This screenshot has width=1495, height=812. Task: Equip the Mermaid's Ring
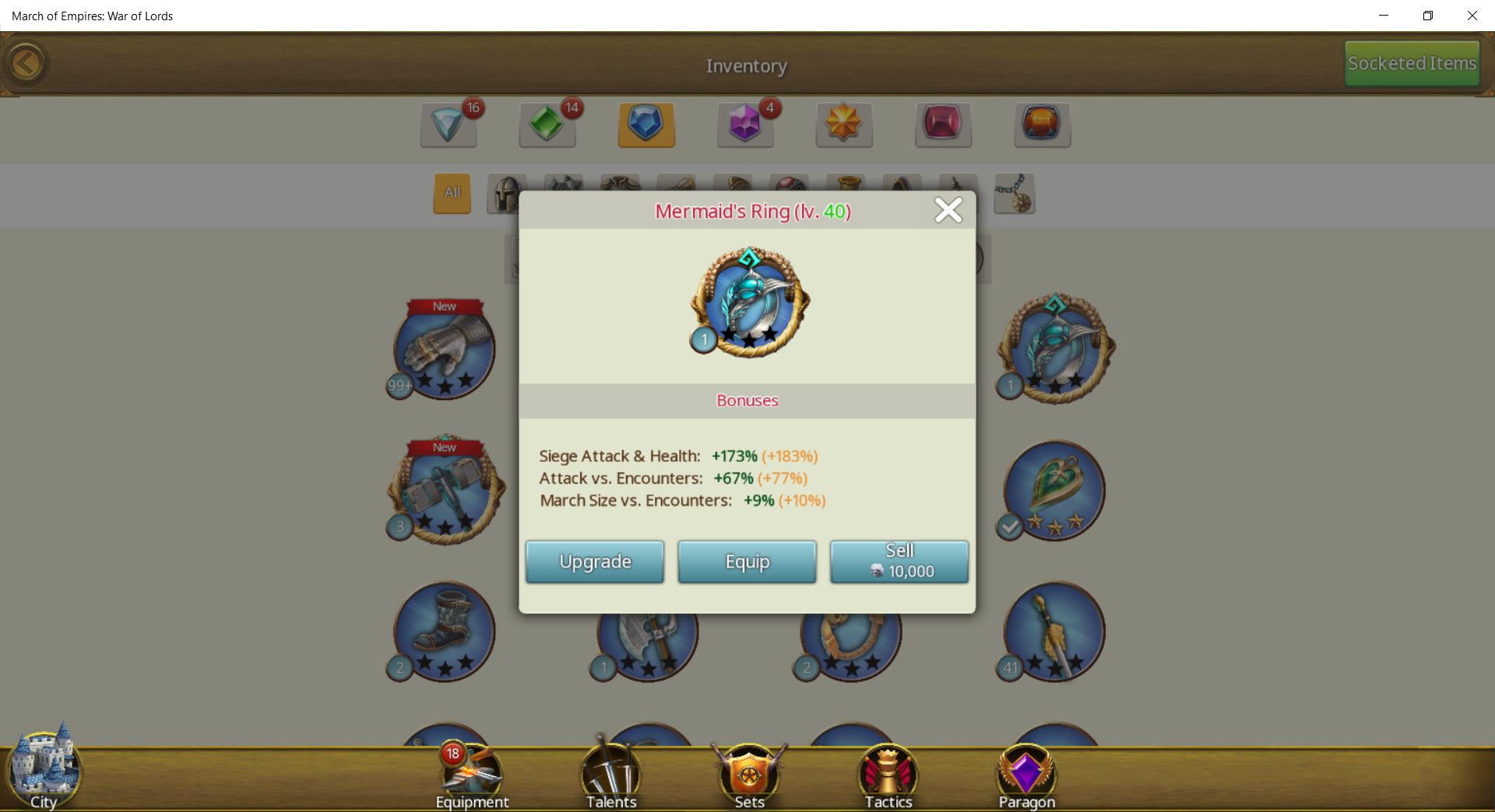tap(747, 561)
